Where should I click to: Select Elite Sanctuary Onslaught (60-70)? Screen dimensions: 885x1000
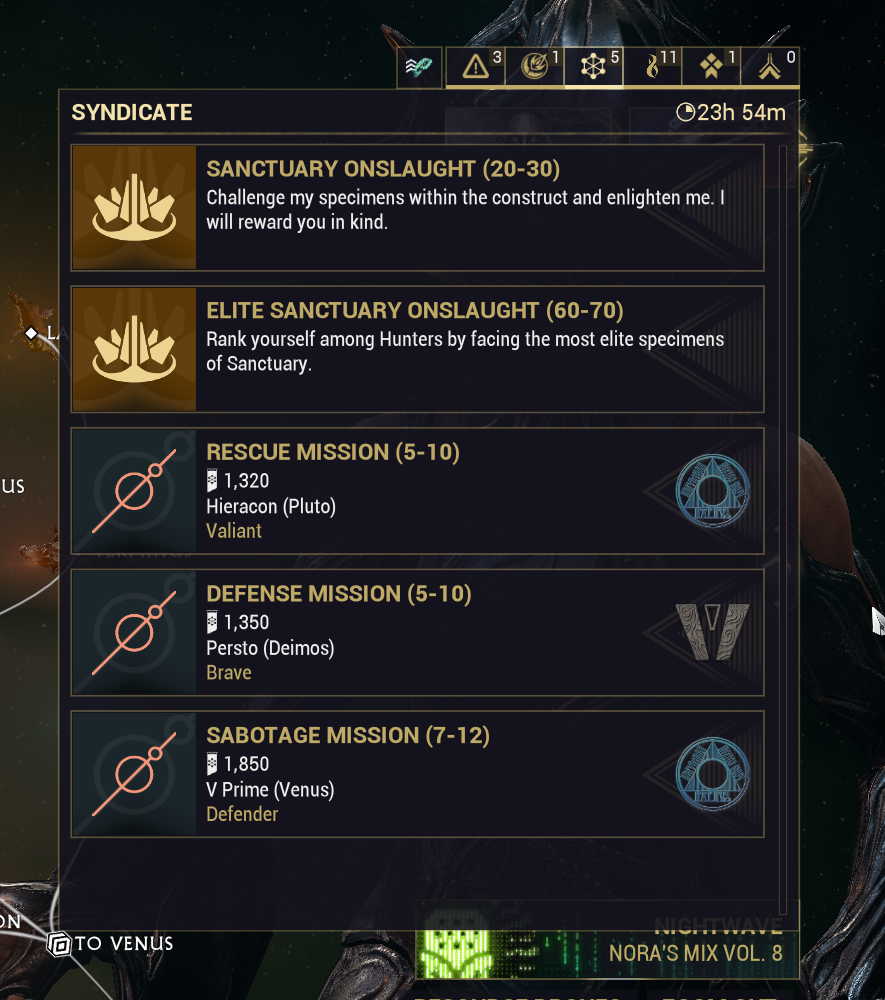[418, 349]
